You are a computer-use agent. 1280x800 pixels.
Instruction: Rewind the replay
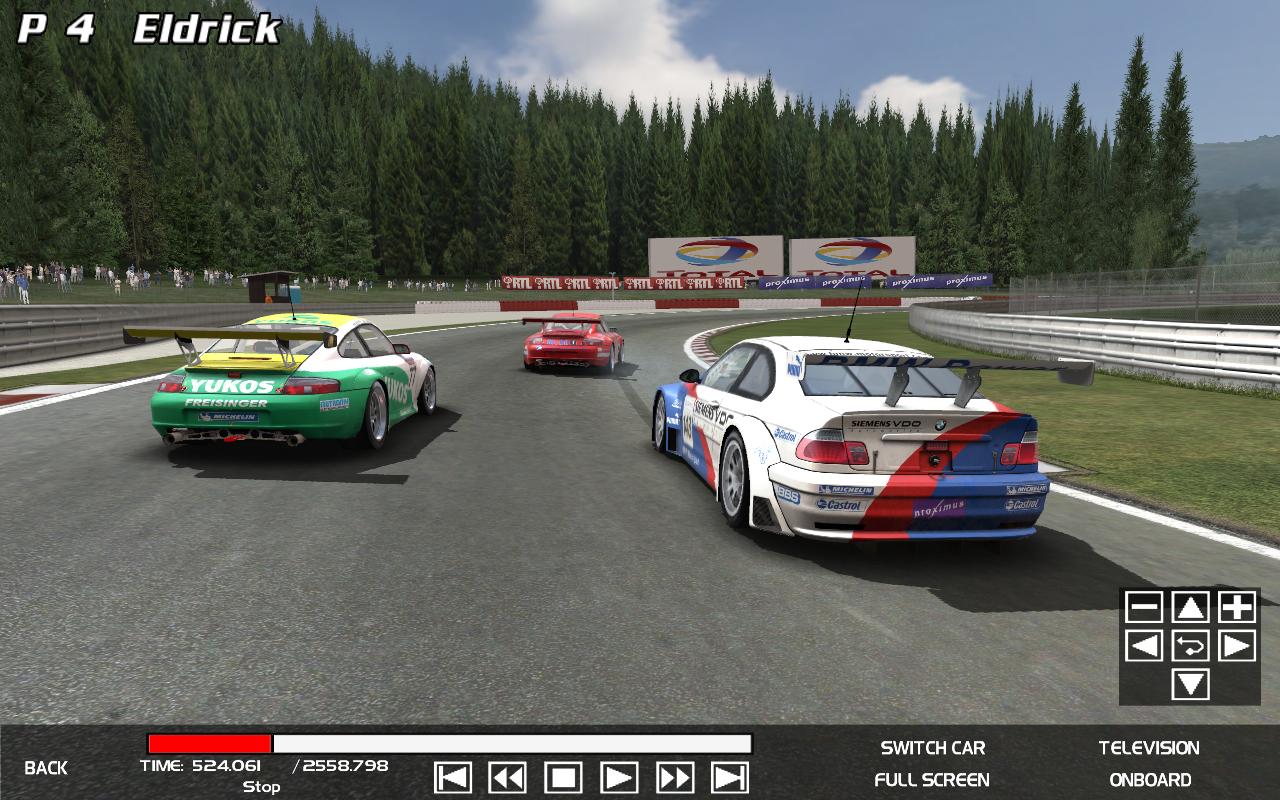pos(508,778)
